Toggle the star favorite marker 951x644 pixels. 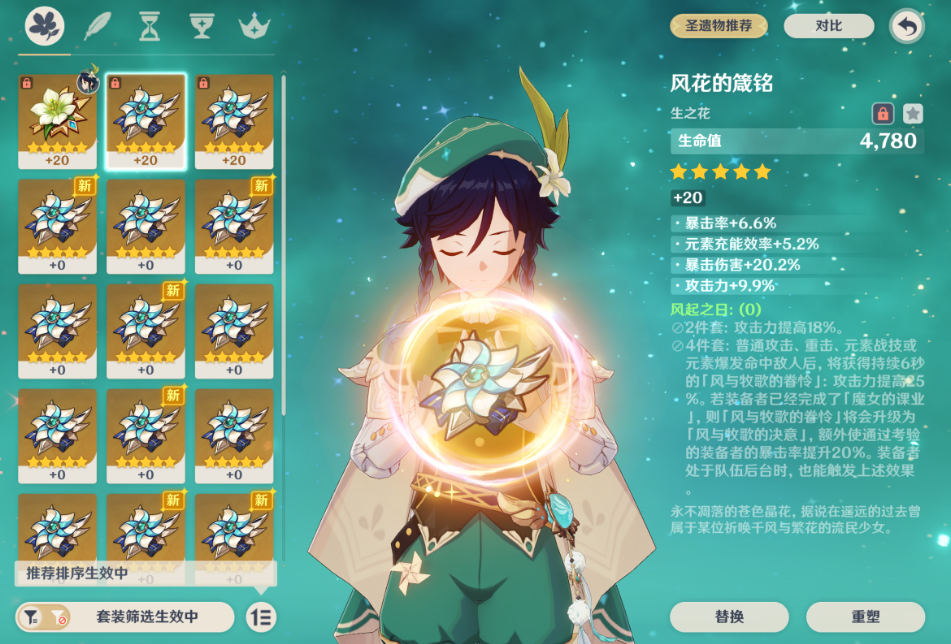pos(912,113)
